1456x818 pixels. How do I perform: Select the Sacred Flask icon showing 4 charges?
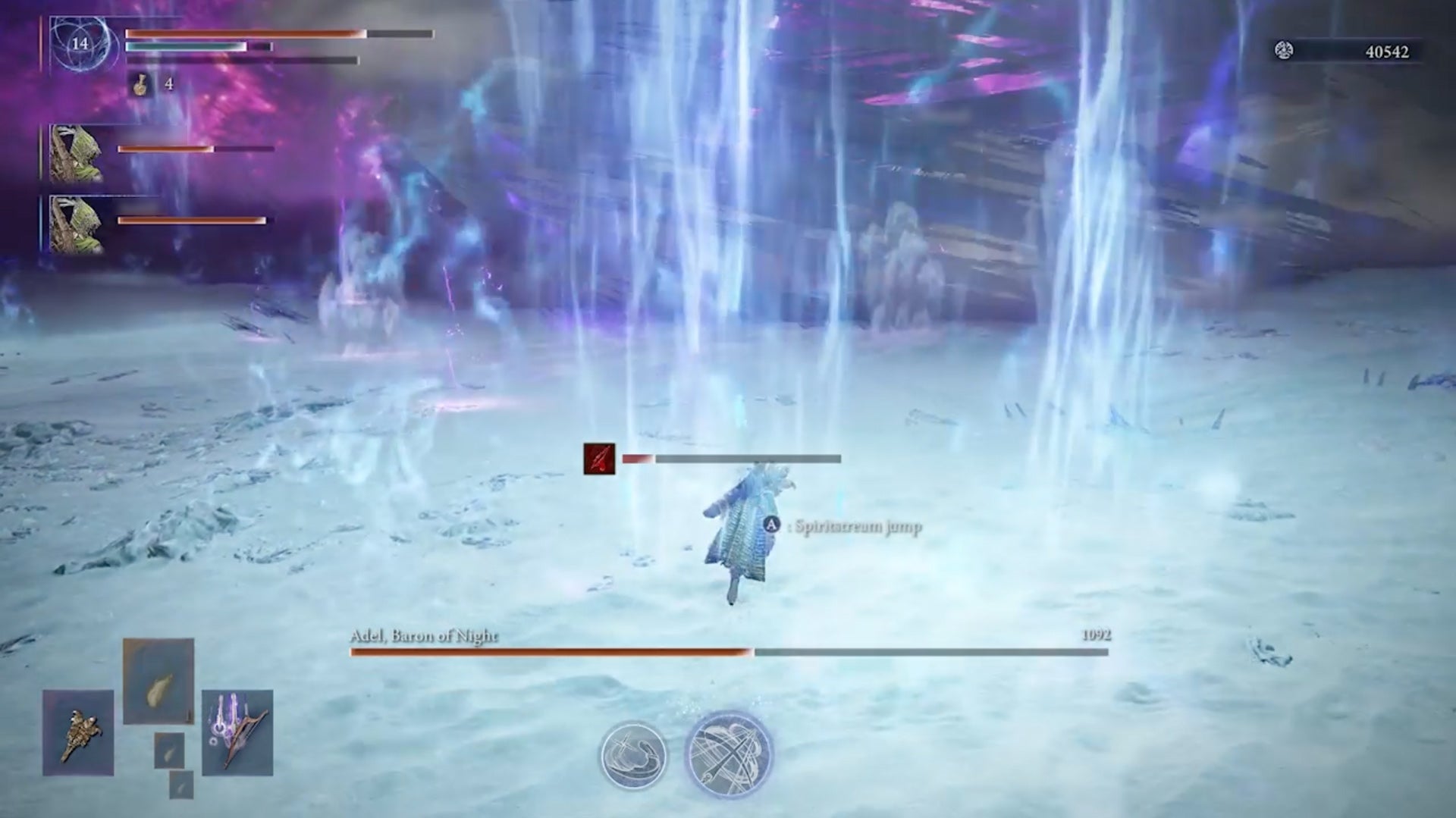140,83
